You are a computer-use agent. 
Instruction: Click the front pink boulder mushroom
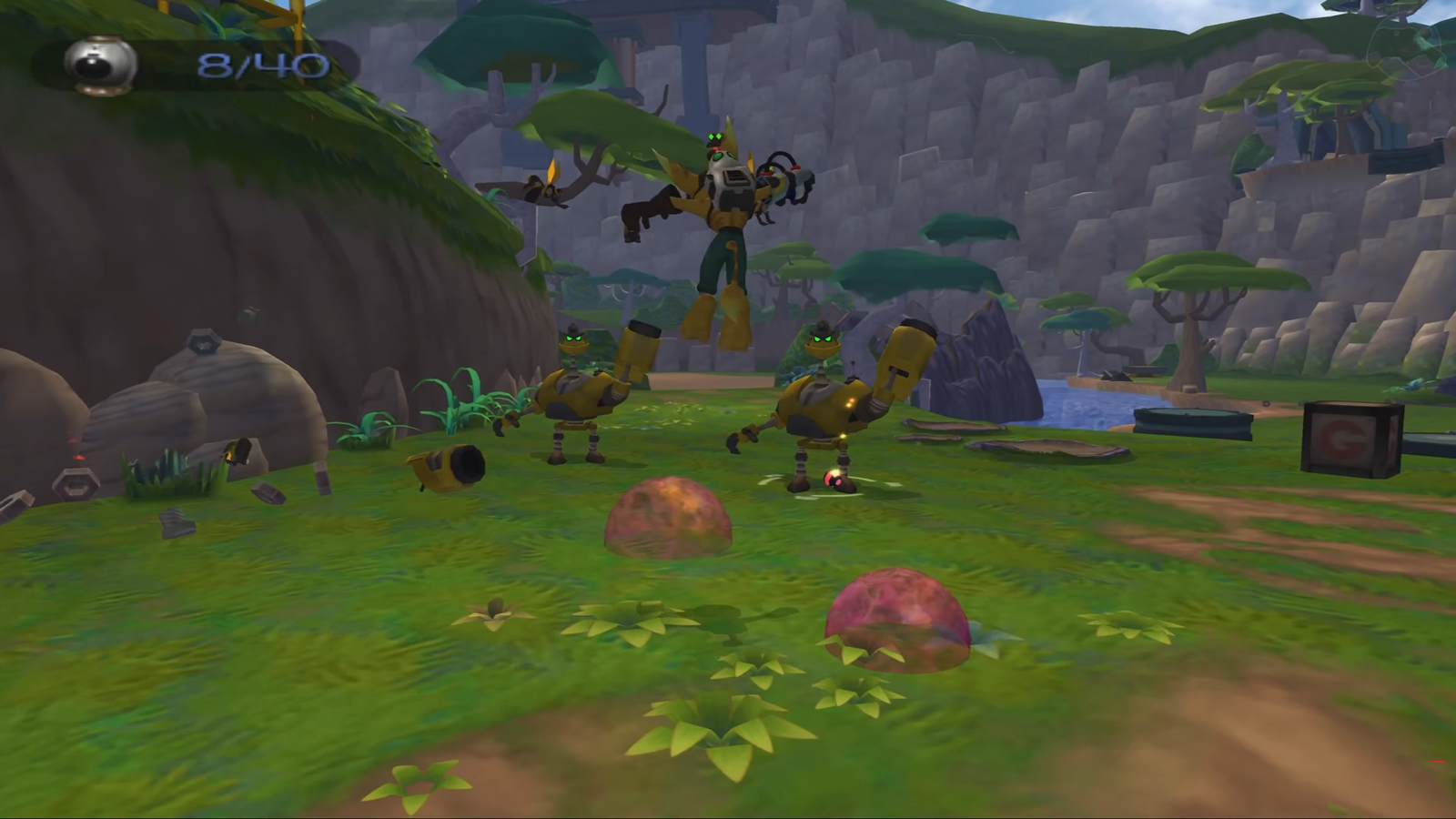click(x=896, y=619)
